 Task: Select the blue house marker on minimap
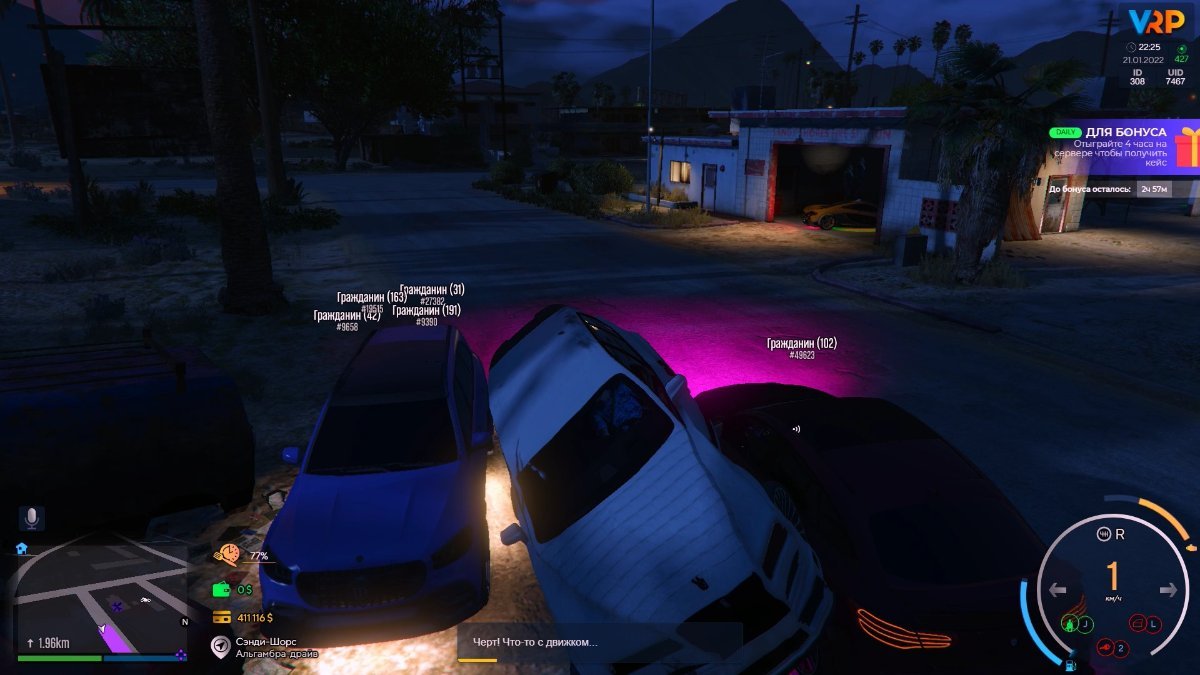[21, 549]
